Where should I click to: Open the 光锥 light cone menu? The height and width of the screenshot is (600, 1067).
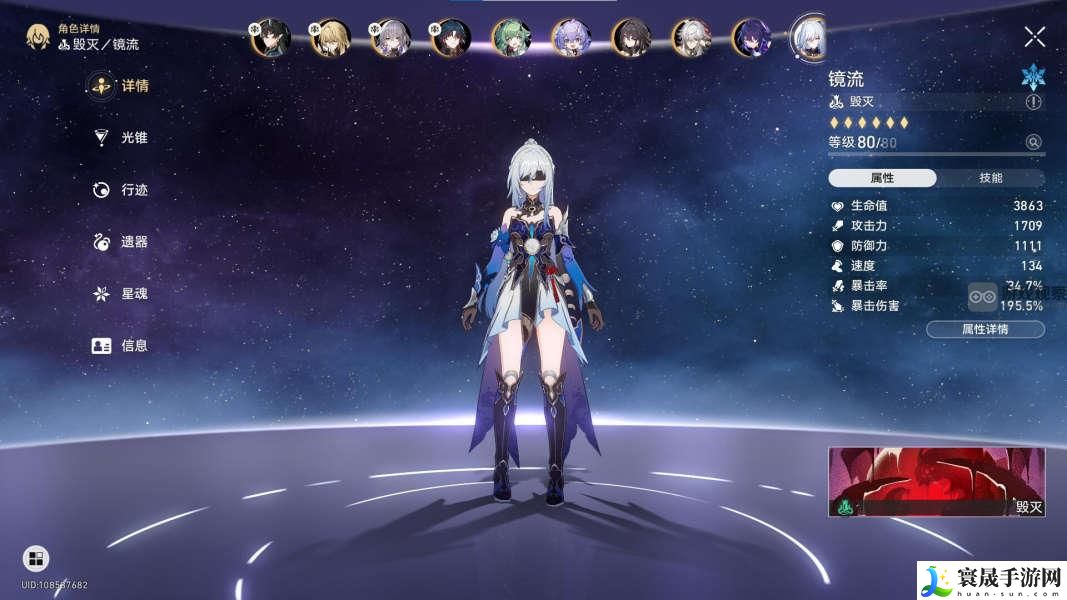pyautogui.click(x=121, y=138)
